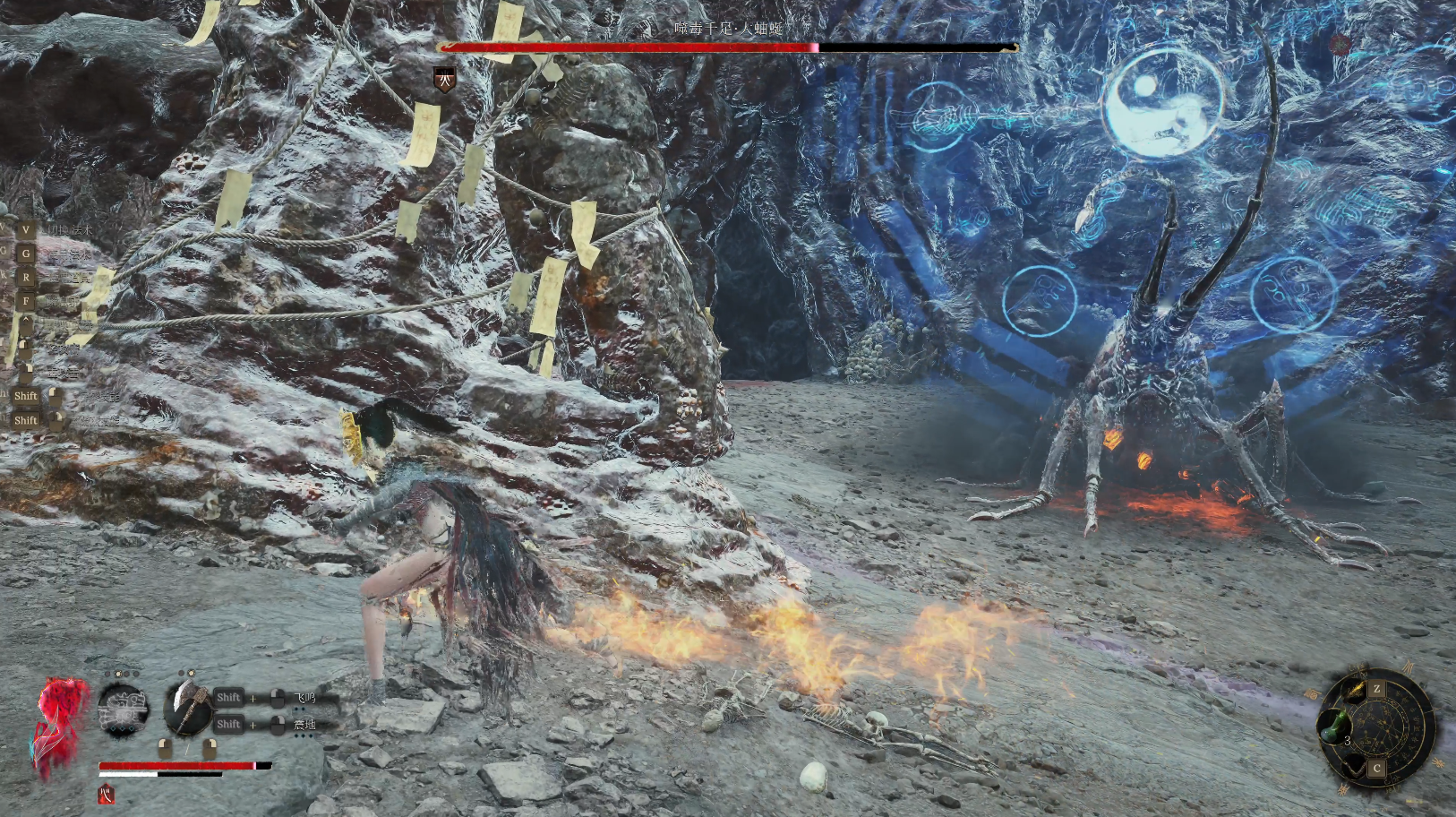Viewport: 1456px width, 817px height.
Task: Select the axe weapon icon
Action: point(186,707)
